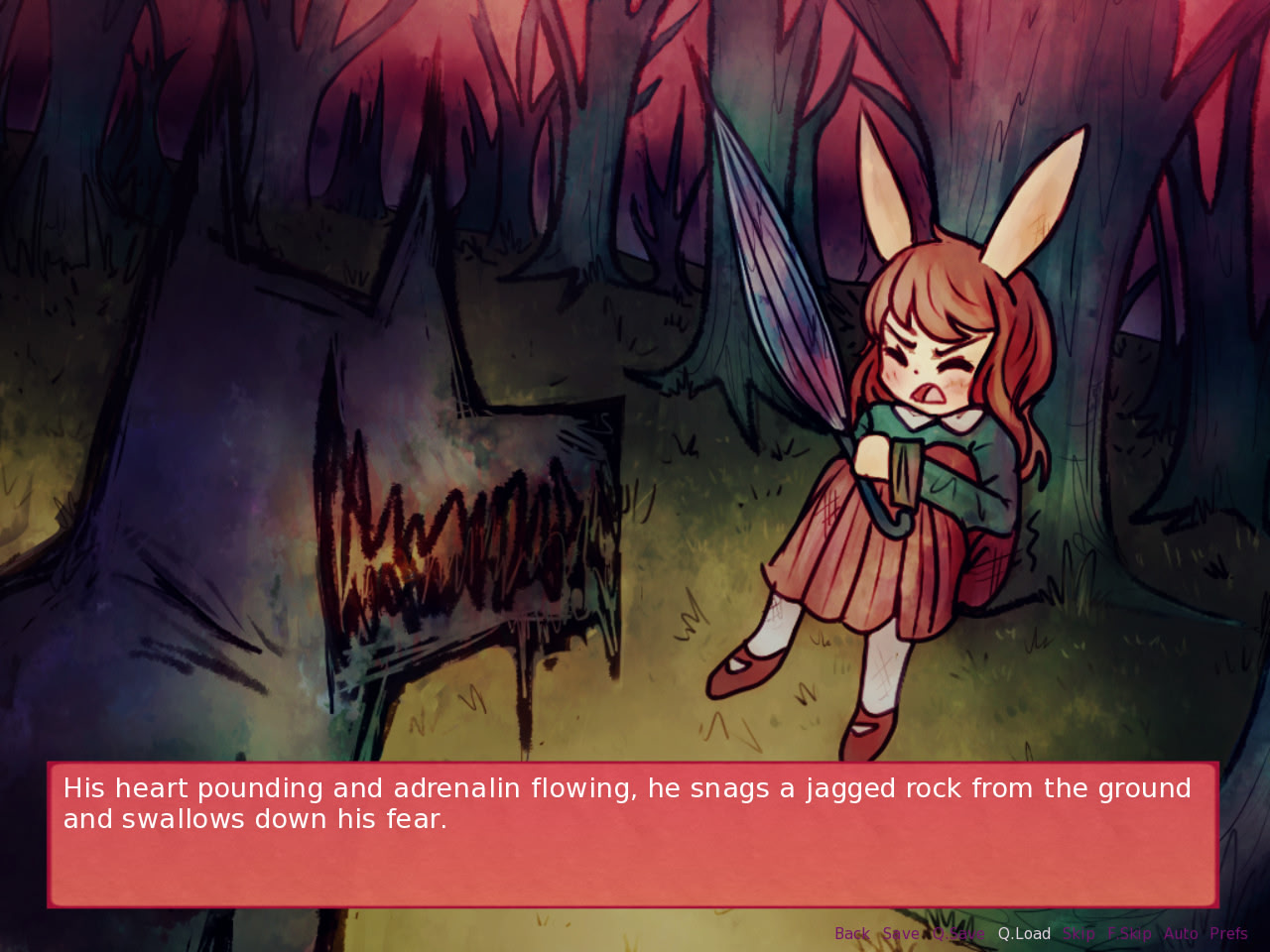Click F.Skip to force skip dialogue
The image size is (1270, 952).
[x=1130, y=933]
